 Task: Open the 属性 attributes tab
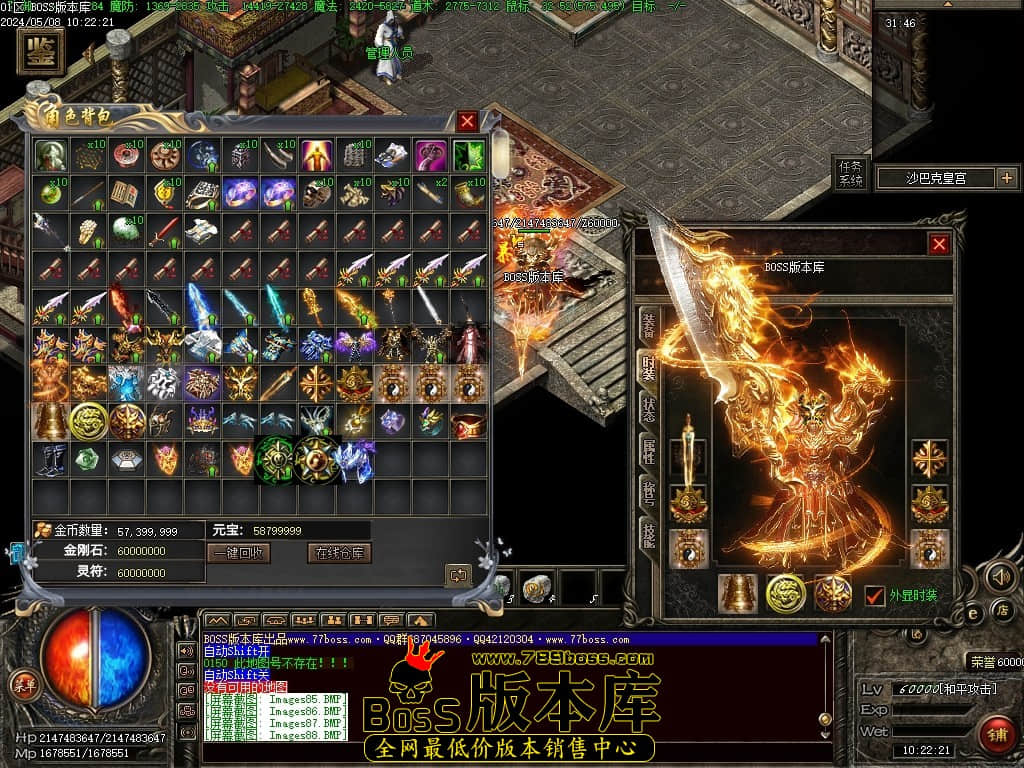[648, 454]
